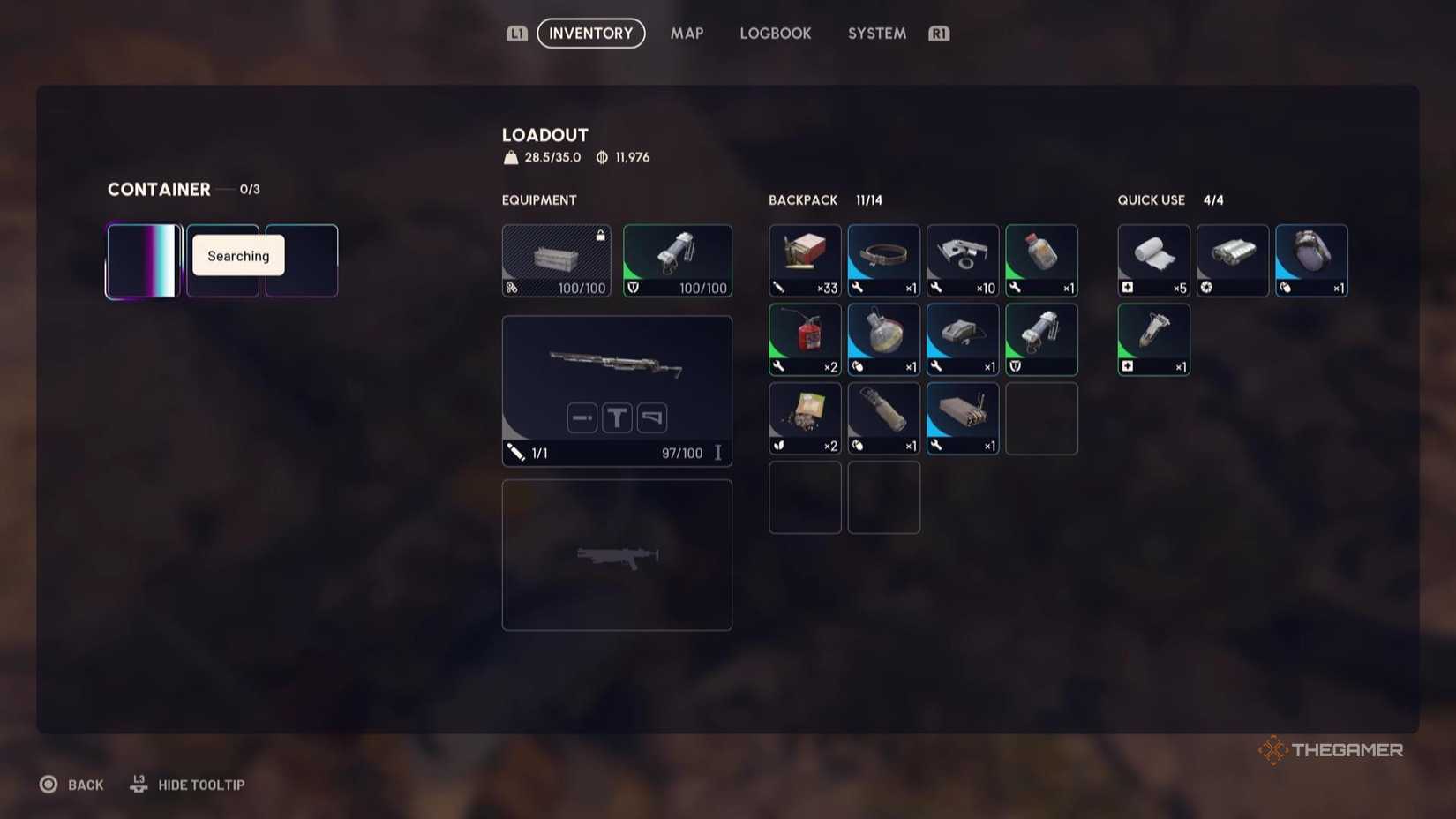Click the container slot labeled Searching
Image resolution: width=1456 pixels, height=819 pixels.
[236, 256]
